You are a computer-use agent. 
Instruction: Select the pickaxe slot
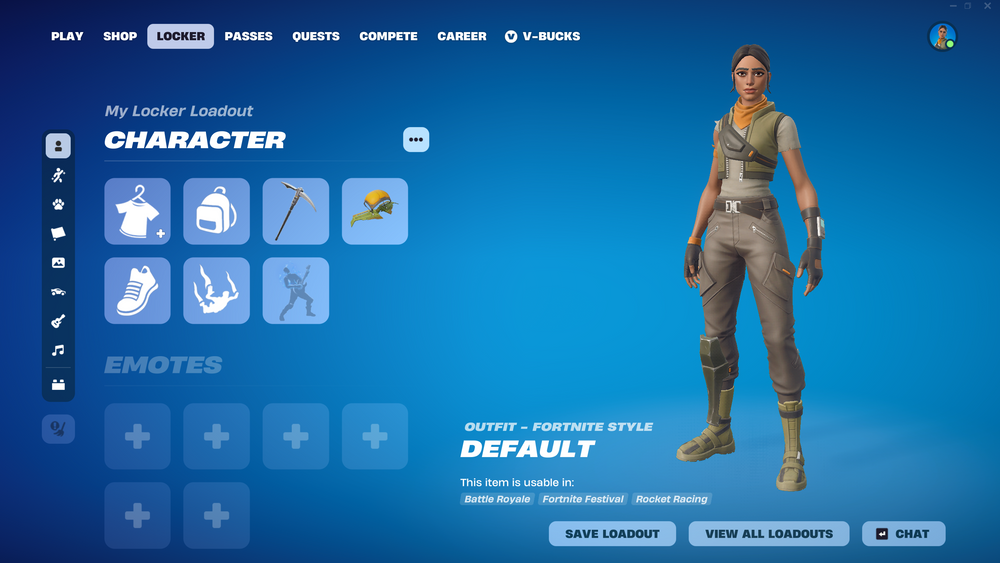click(x=296, y=211)
